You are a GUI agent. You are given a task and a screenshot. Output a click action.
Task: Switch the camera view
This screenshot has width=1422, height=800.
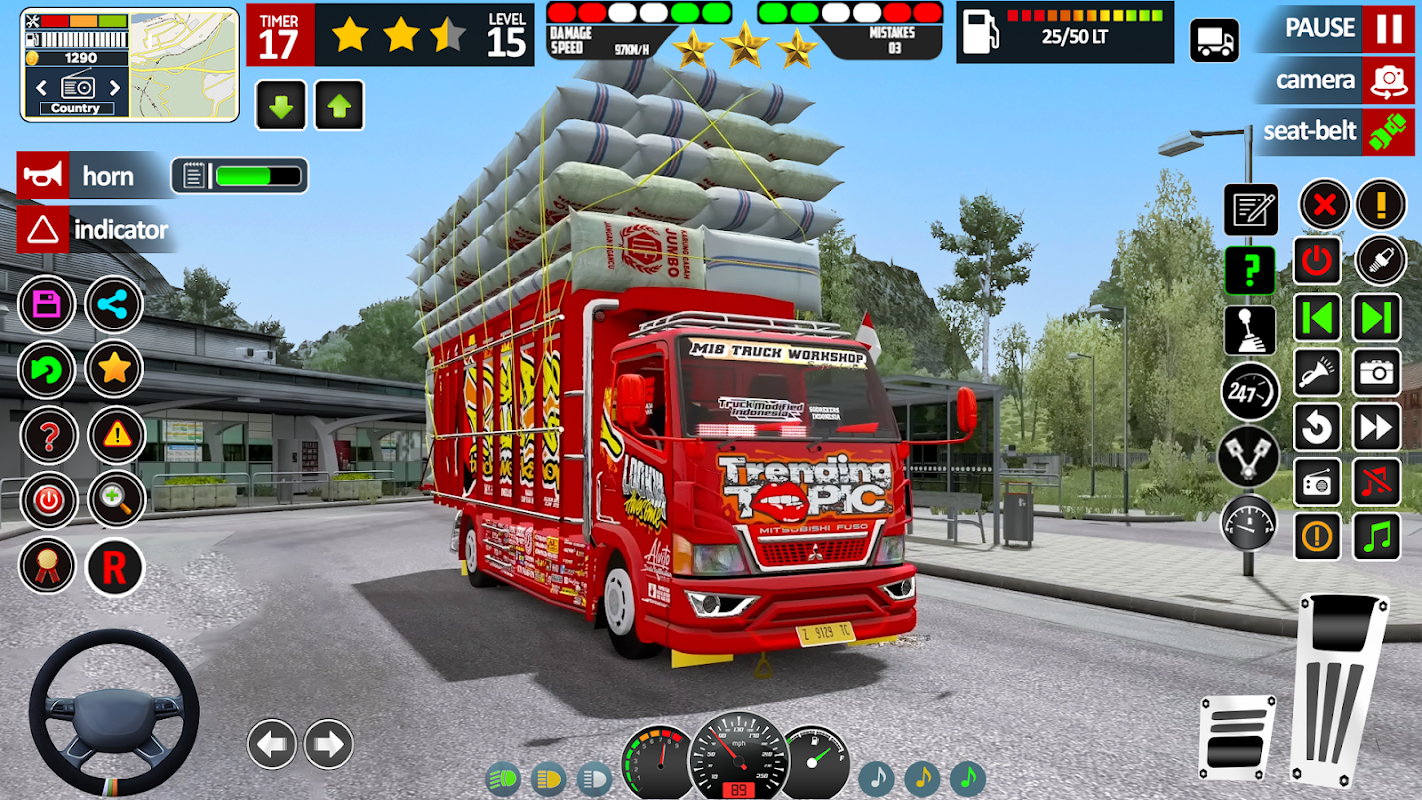(1387, 81)
